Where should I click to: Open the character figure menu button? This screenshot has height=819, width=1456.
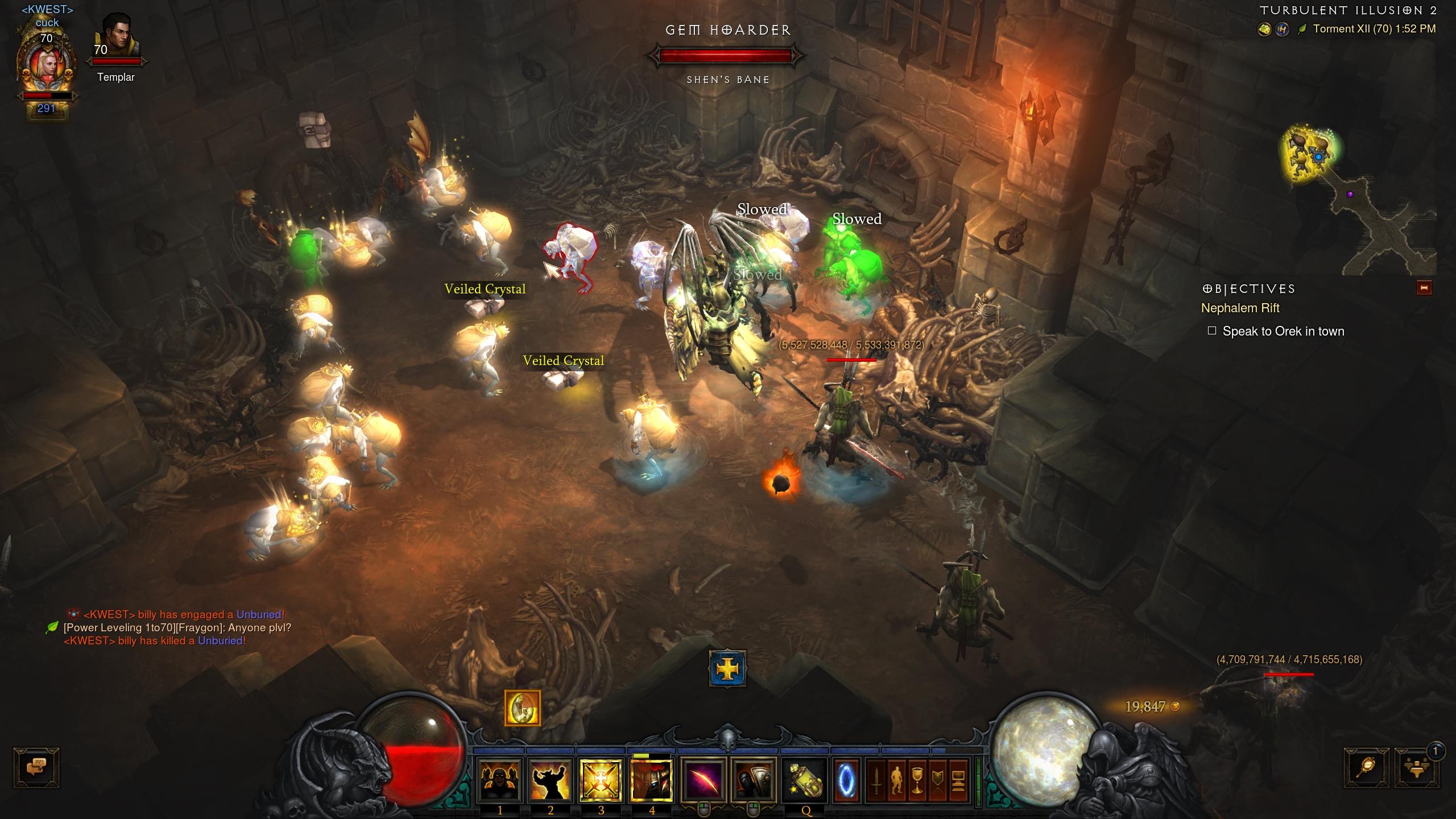pos(897,780)
